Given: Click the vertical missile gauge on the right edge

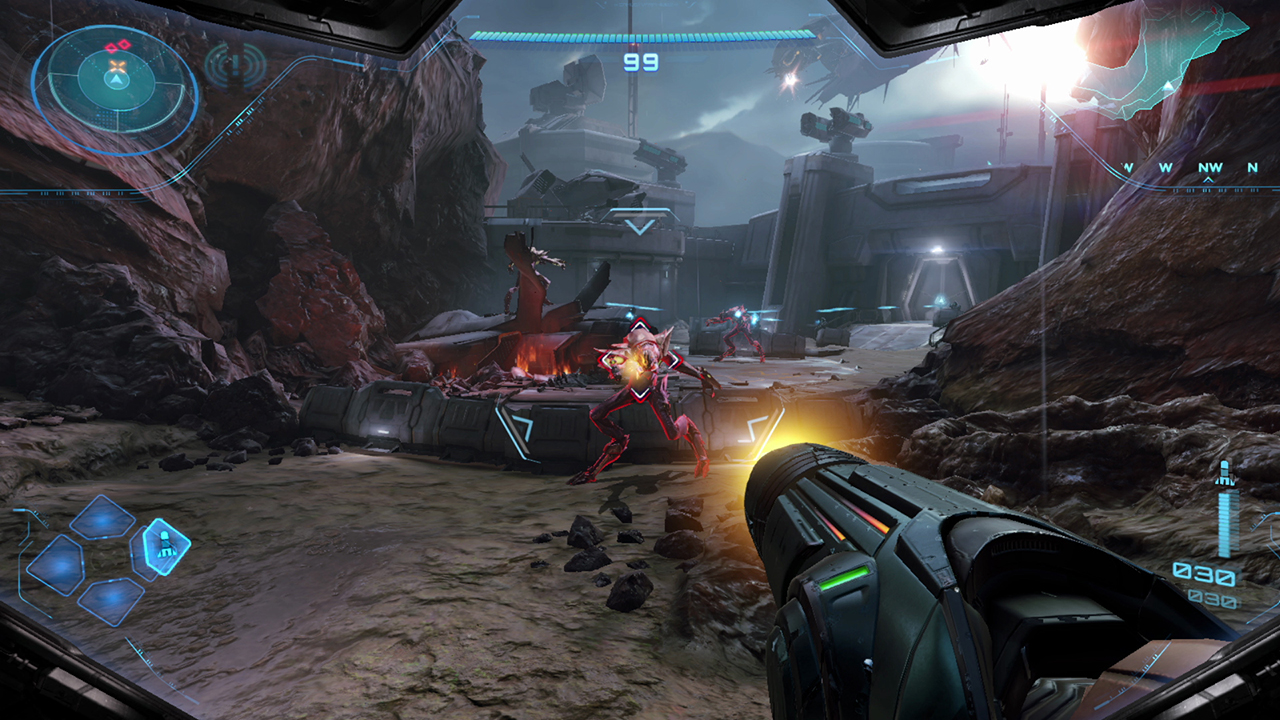Looking at the screenshot, I should coord(1227,522).
